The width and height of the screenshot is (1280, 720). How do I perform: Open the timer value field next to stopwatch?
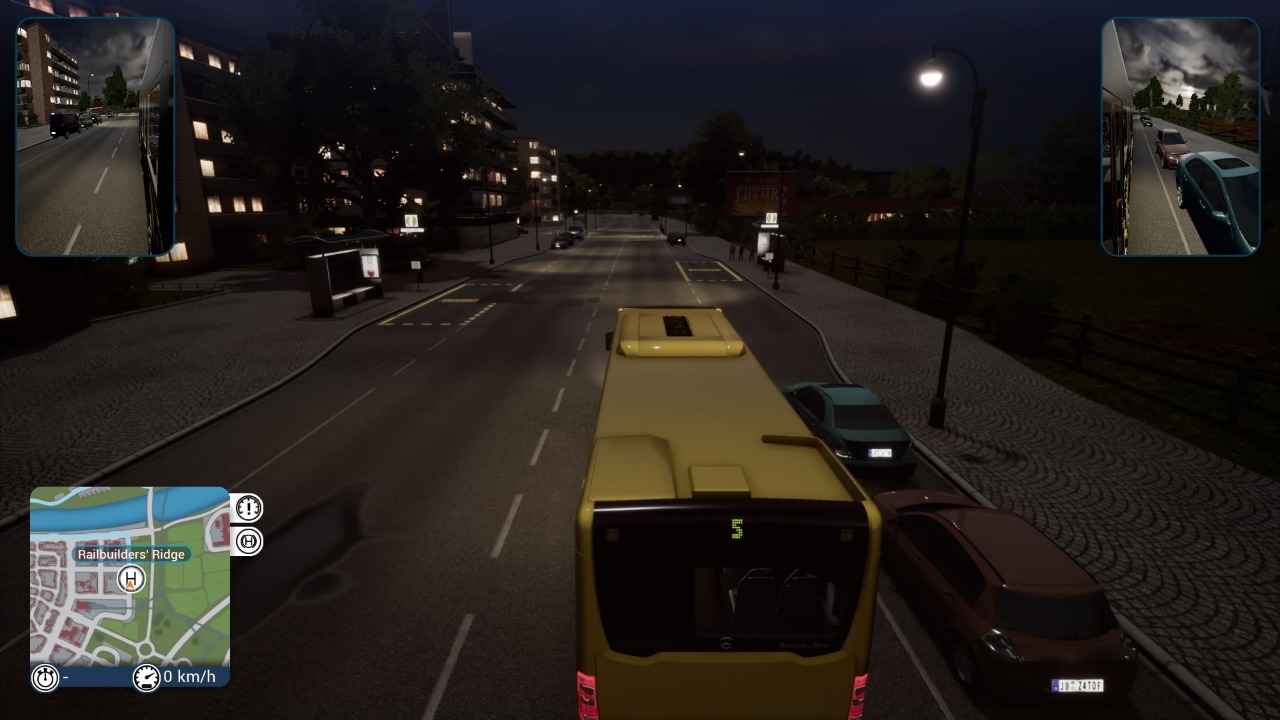coord(66,678)
